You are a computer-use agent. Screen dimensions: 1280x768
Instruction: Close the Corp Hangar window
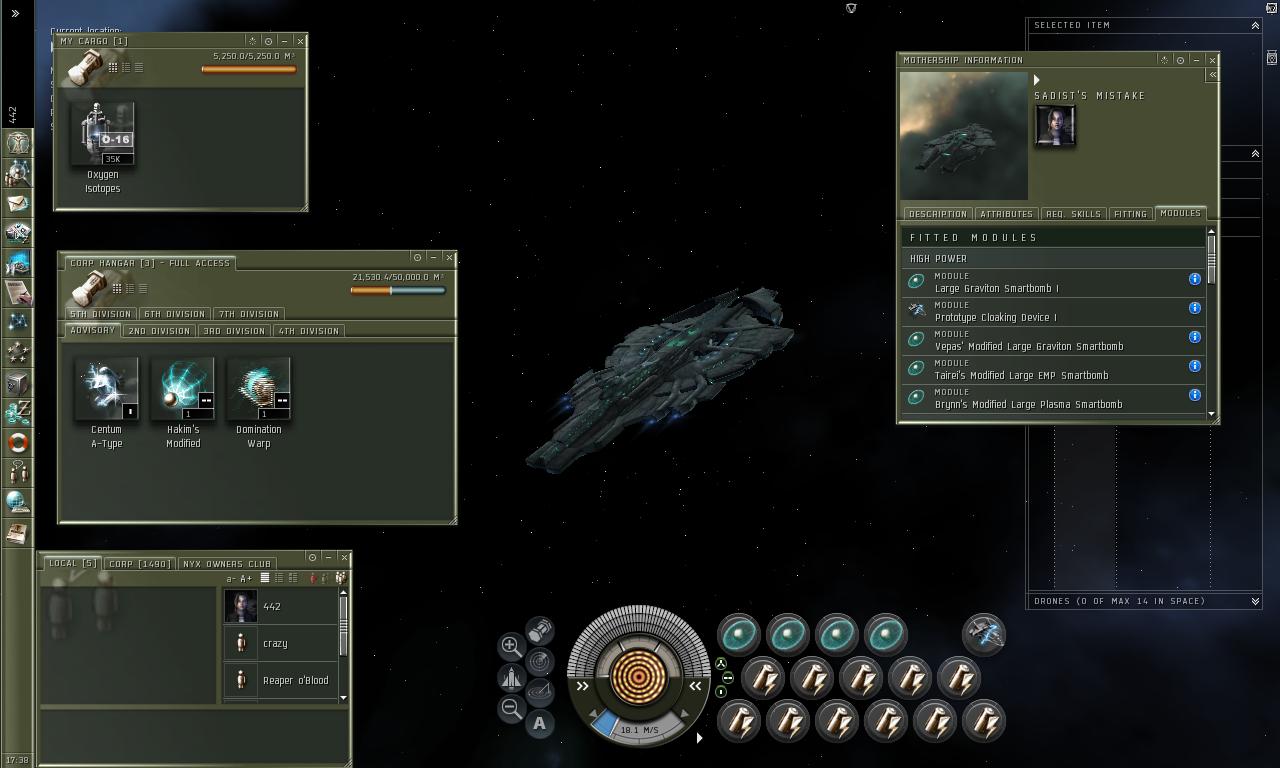pos(449,257)
